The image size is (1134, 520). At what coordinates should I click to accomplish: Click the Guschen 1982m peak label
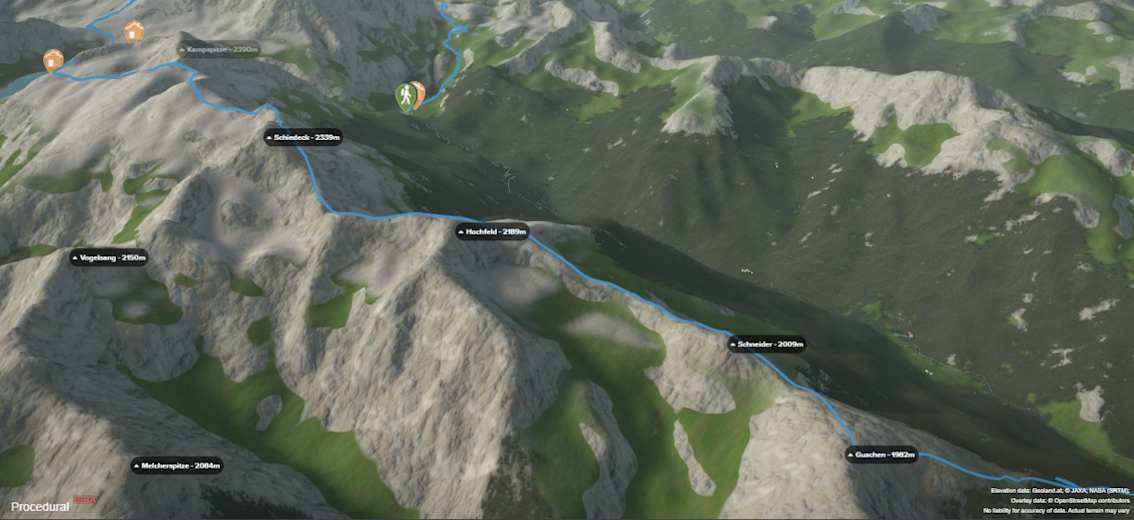pos(881,455)
